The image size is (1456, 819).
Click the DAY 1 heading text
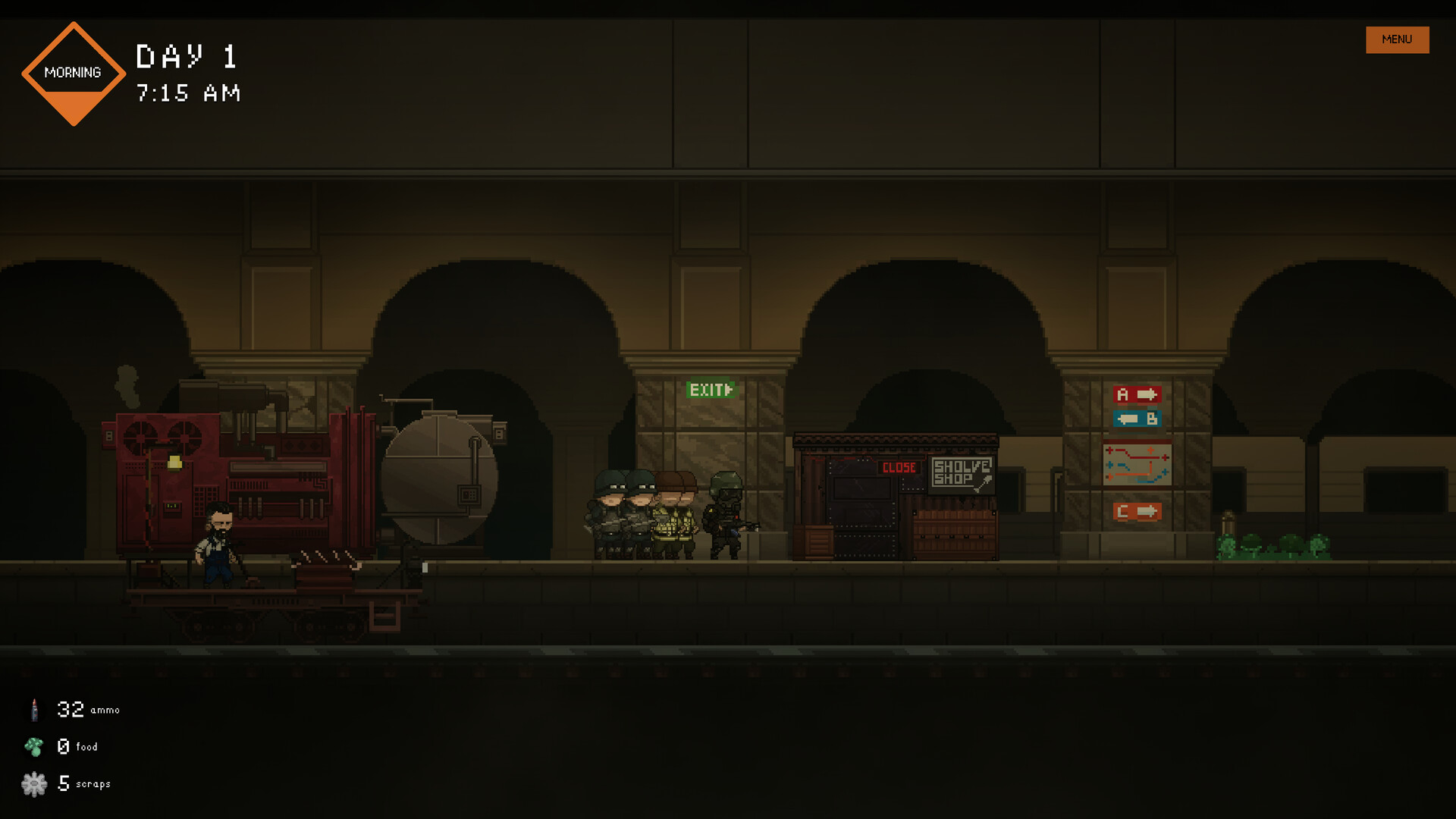[x=185, y=57]
